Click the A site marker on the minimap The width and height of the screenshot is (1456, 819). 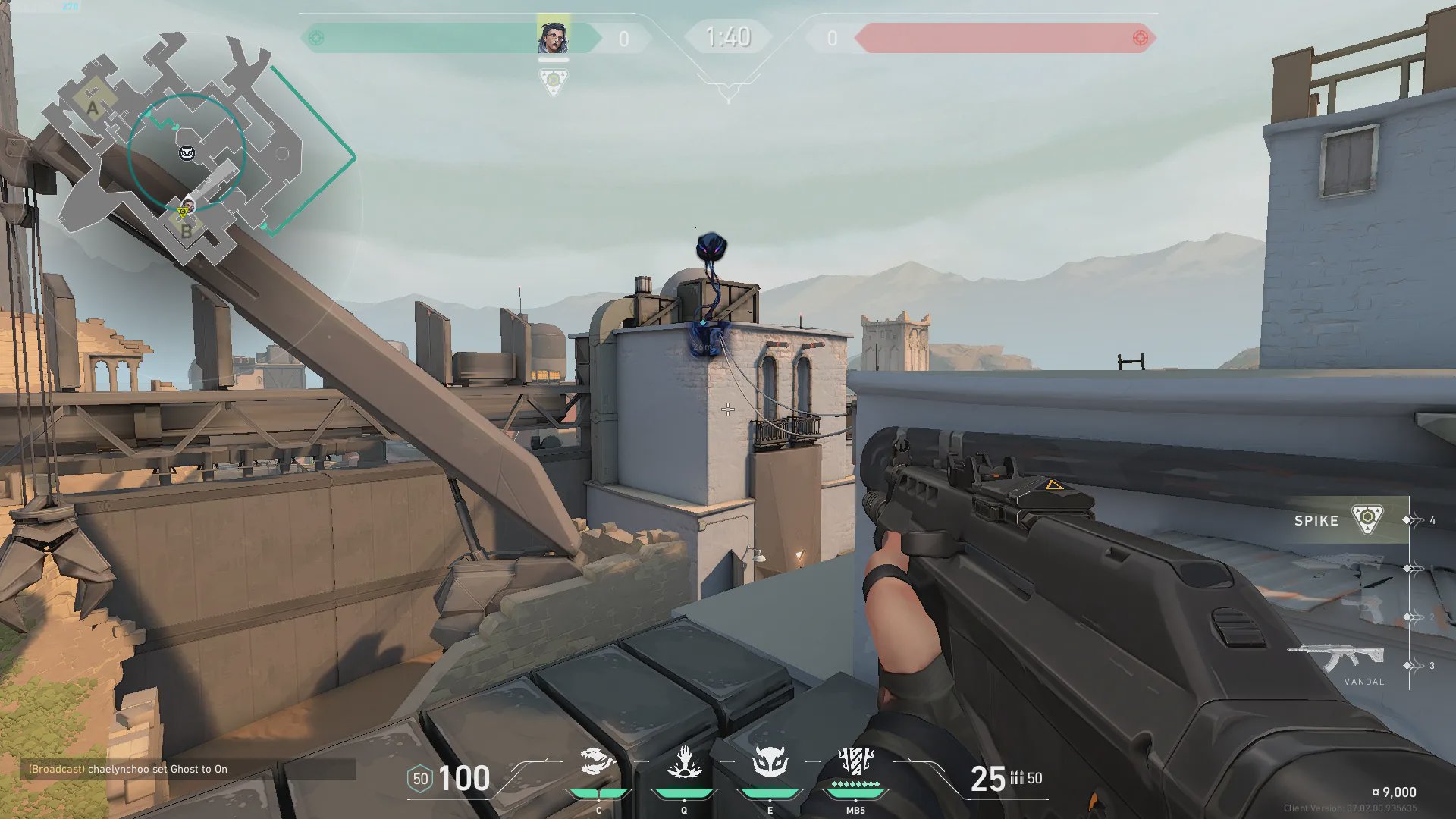click(93, 108)
